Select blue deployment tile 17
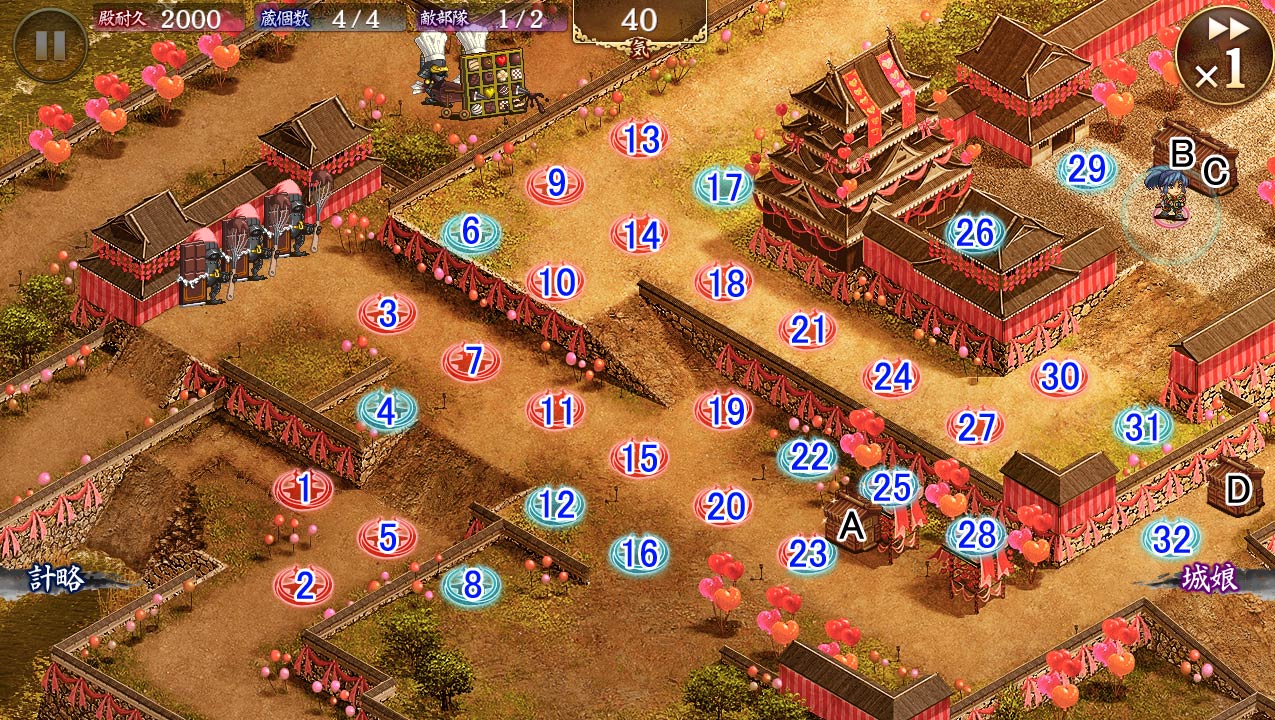 coord(723,188)
